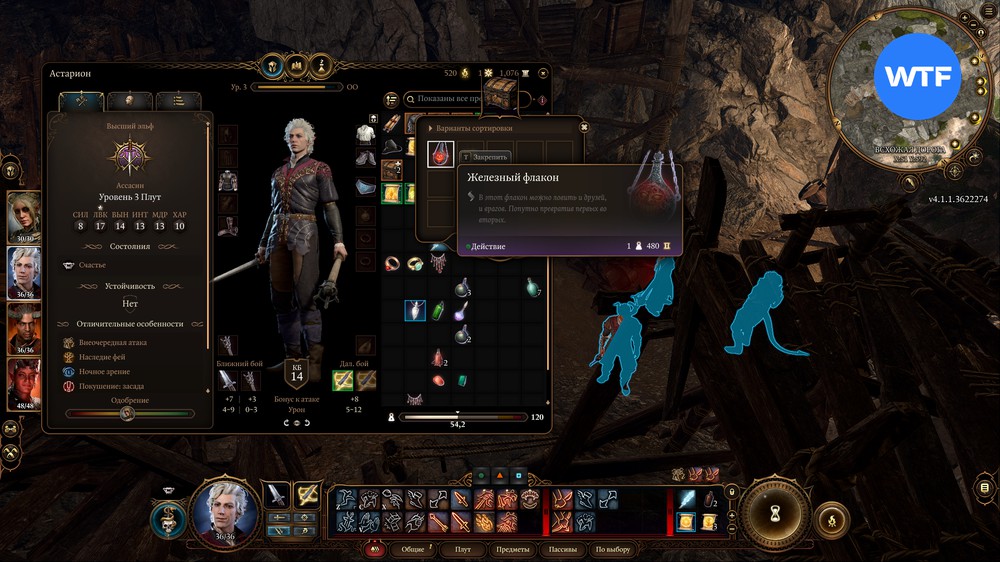1000x562 pixels.
Task: Close Astarion's character sheet window
Action: click(543, 72)
